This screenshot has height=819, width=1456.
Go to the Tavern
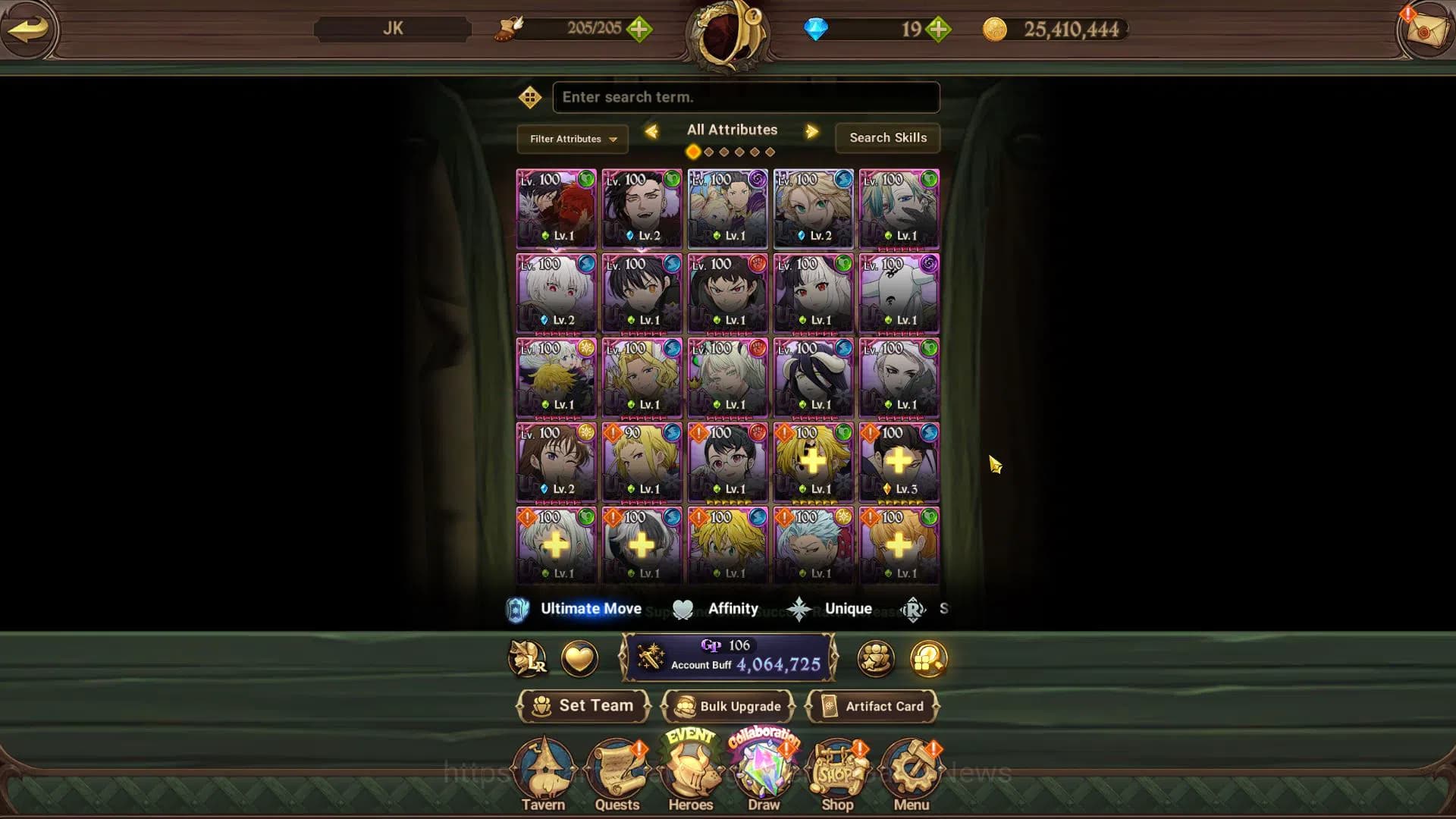(x=543, y=773)
